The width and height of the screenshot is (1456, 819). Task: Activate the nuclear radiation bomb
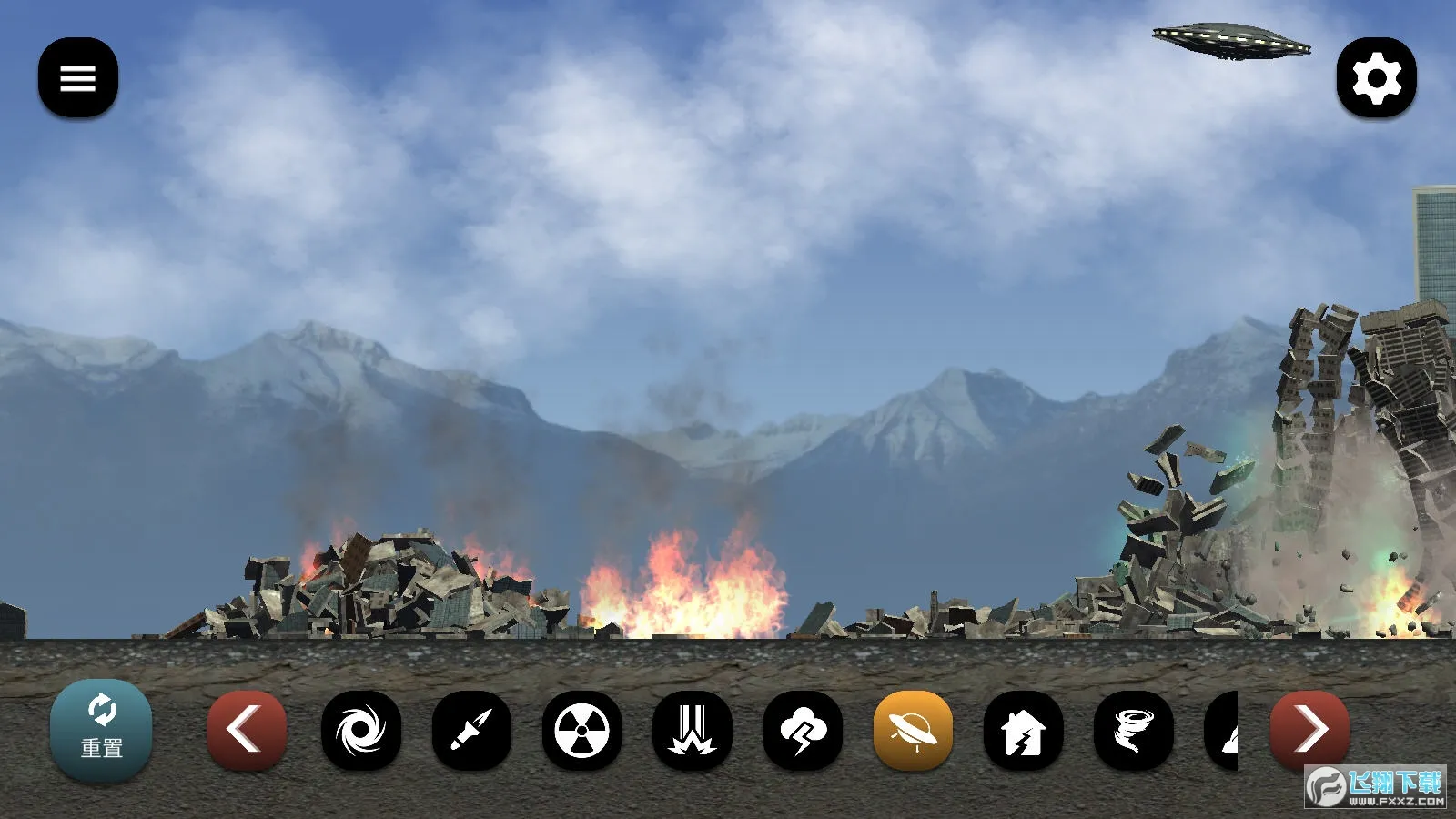(x=582, y=730)
